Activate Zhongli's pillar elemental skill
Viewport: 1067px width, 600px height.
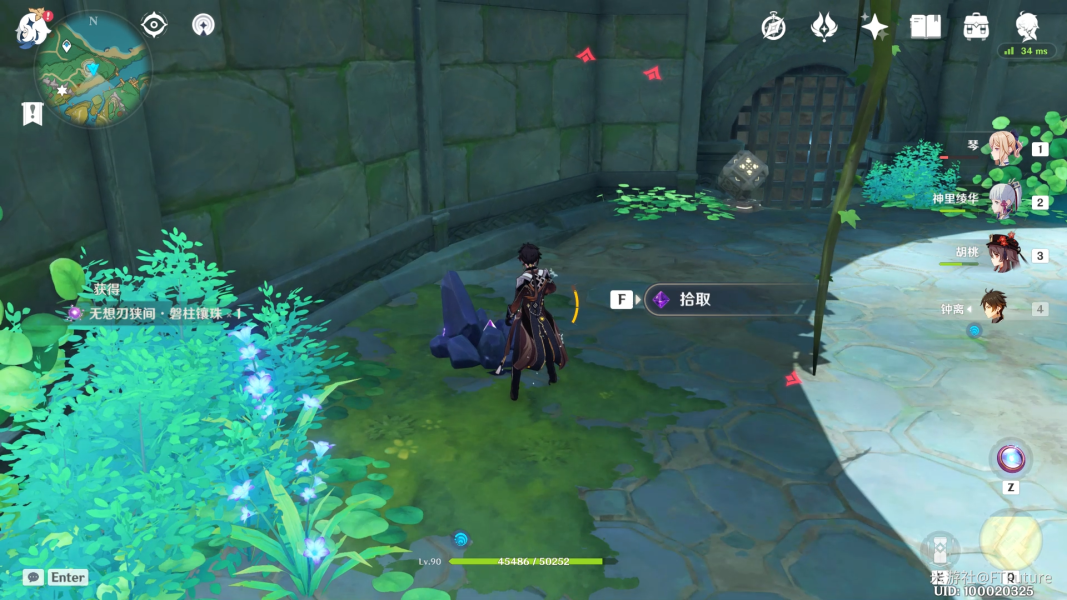click(939, 550)
